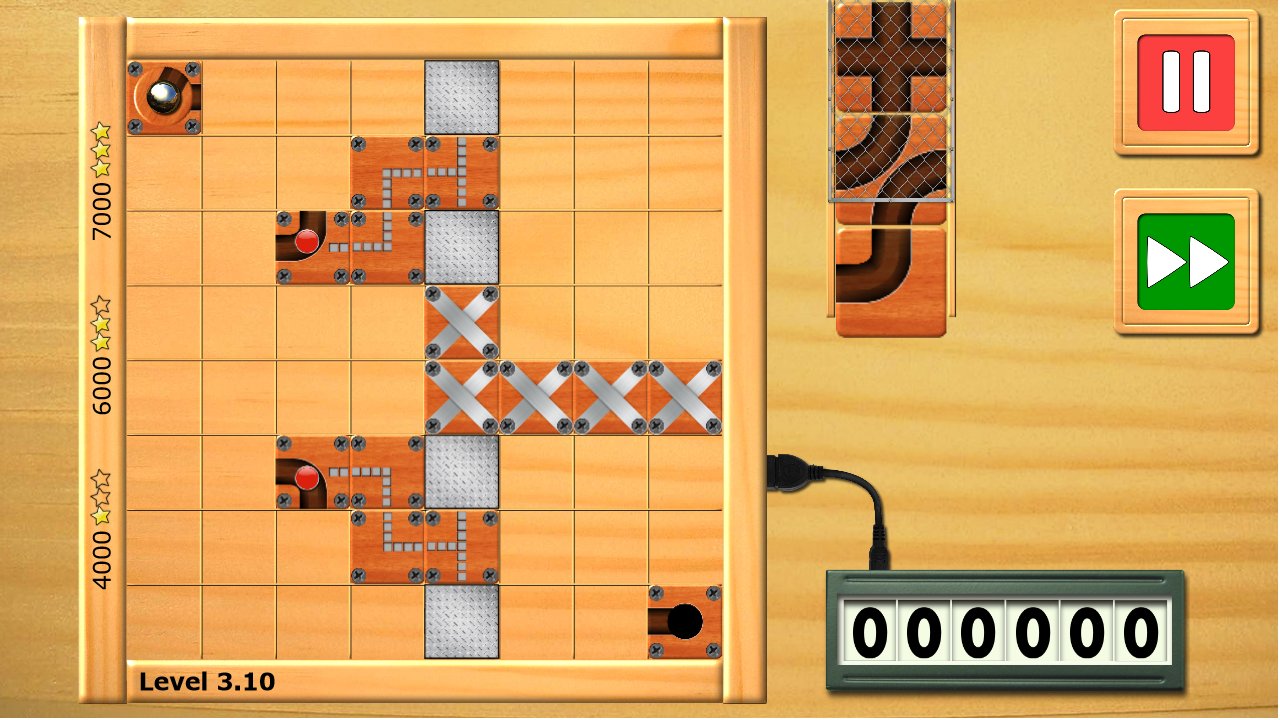Click the topmost metal plate tile on the board
Viewport: 1280px width, 720px height.
(460, 95)
